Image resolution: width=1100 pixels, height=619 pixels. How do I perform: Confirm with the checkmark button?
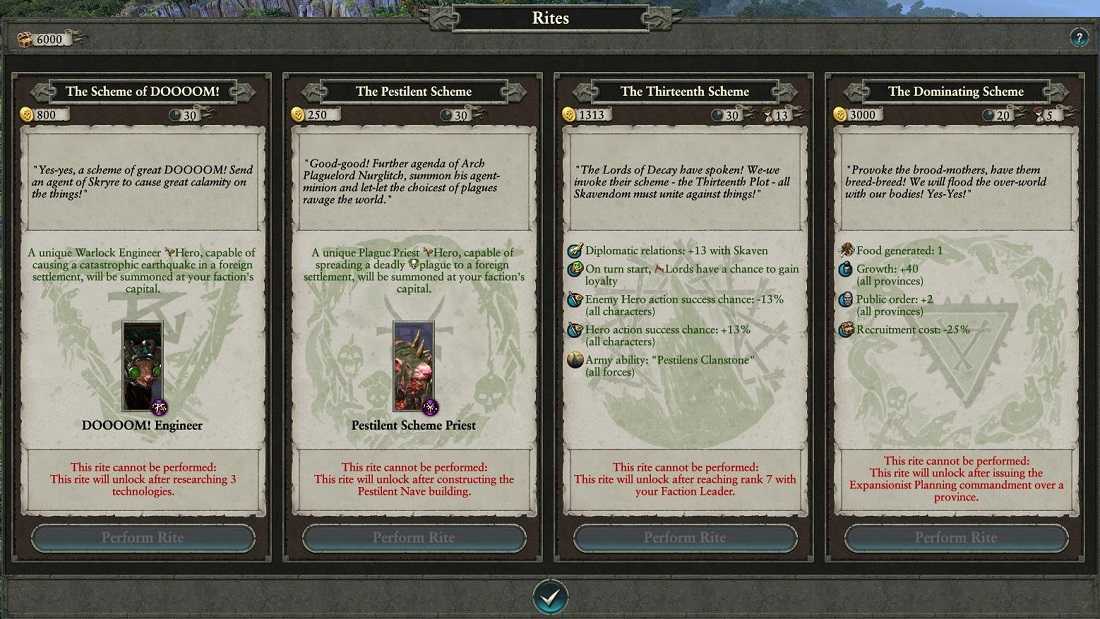tap(550, 597)
